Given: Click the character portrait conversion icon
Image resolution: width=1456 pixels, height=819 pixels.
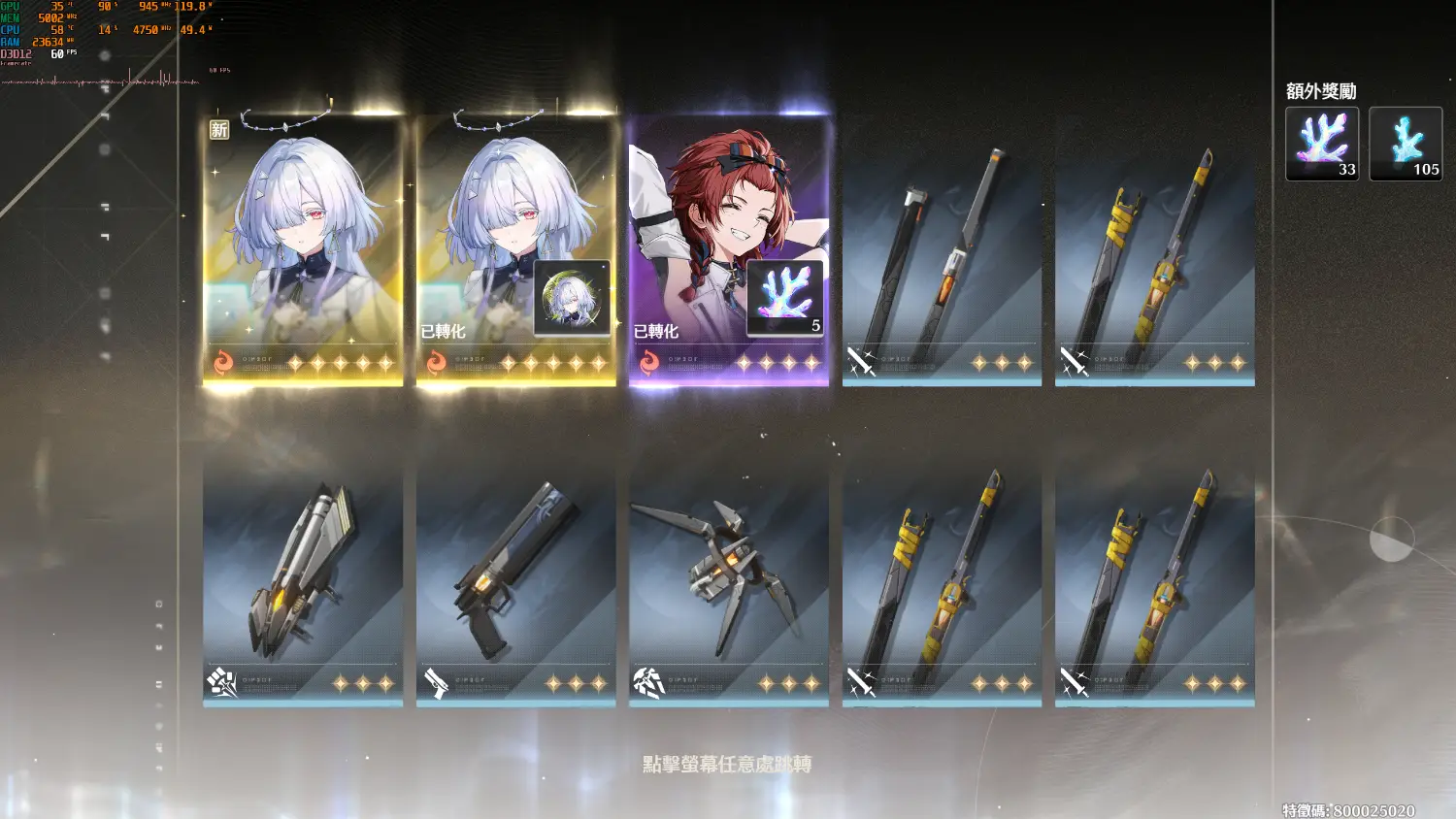Looking at the screenshot, I should (x=573, y=296).
